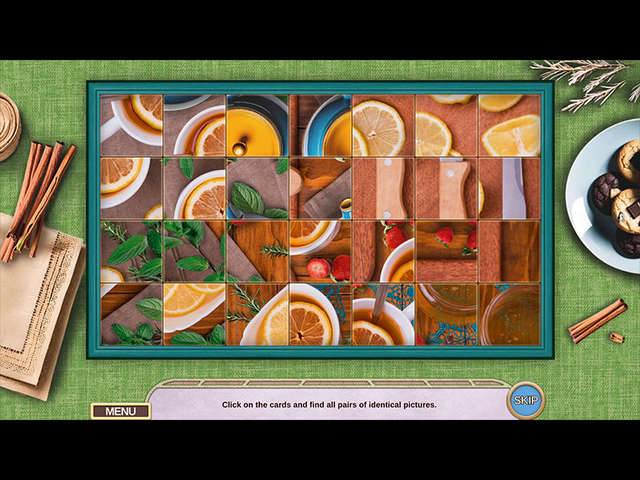Select the tile with the blue-rimmed cup
The width and height of the screenshot is (640, 480).
tap(320, 126)
